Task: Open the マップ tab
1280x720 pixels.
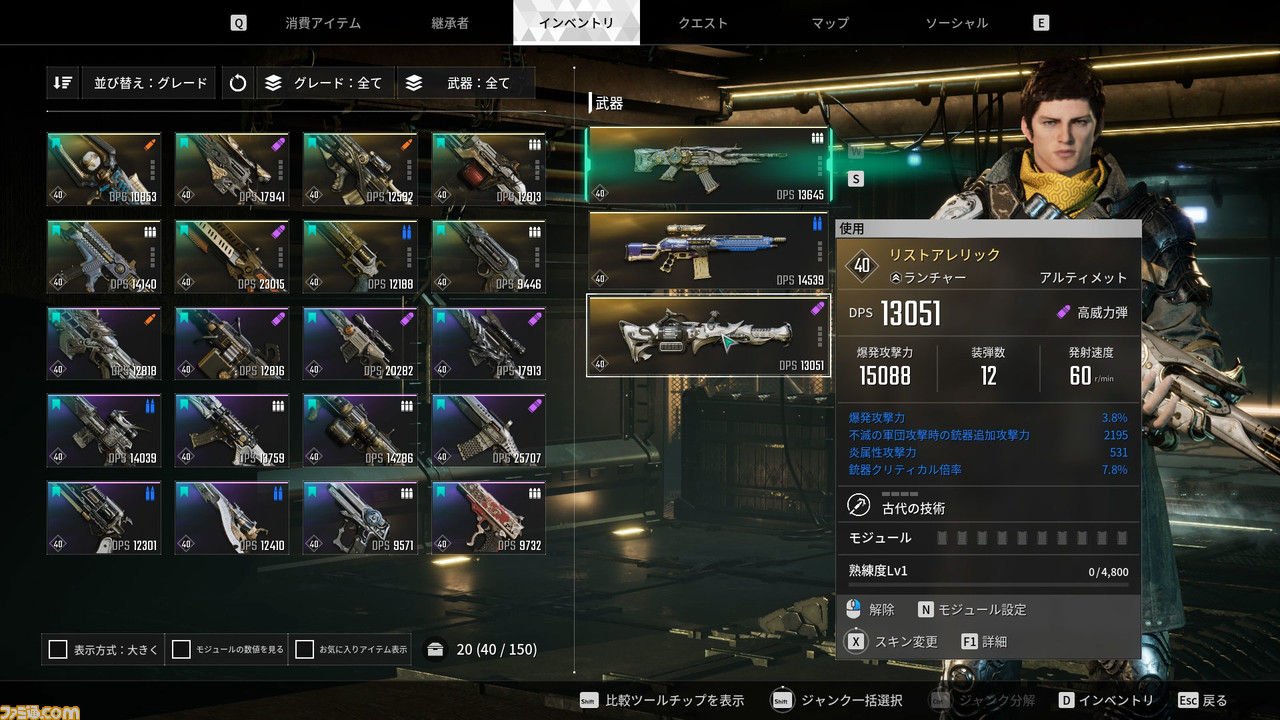Action: [830, 23]
